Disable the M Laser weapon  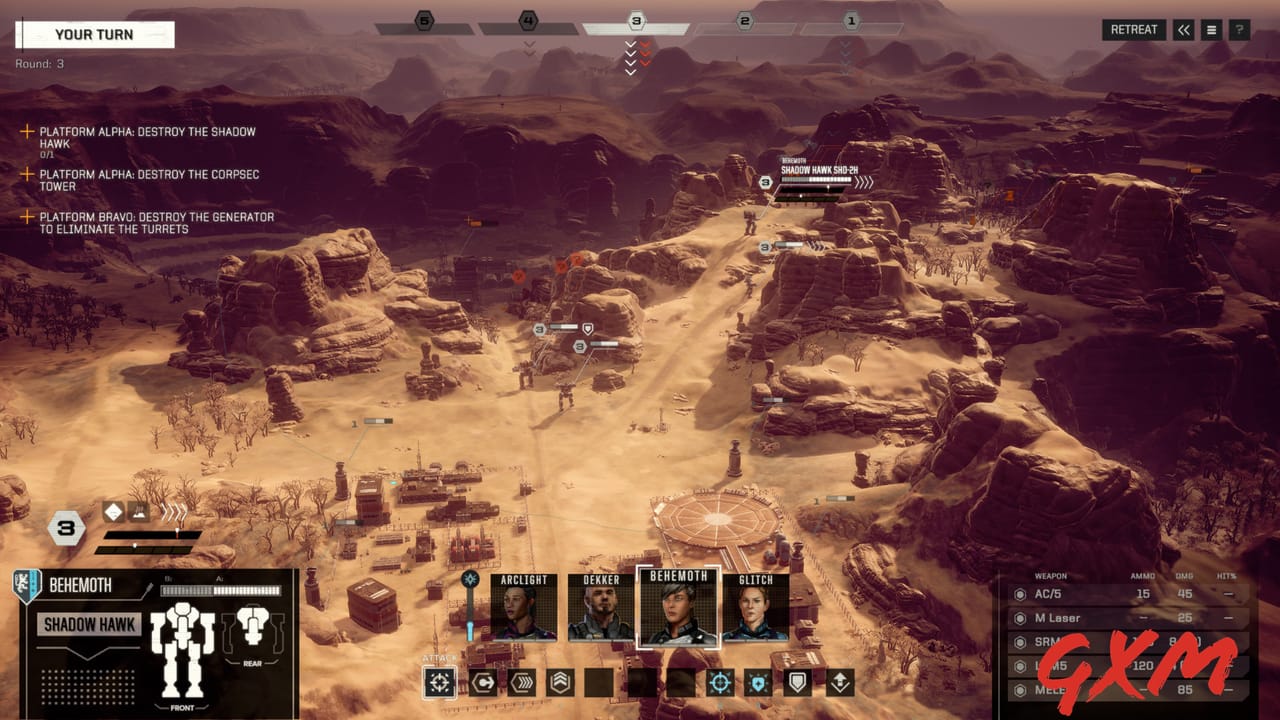click(x=1020, y=618)
